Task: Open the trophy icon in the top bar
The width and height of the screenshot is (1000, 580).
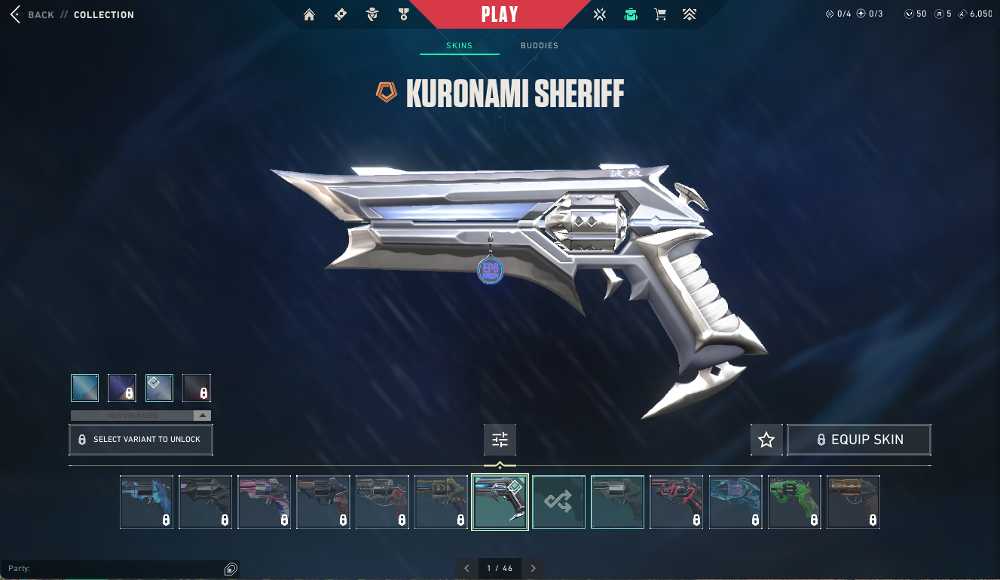Action: (x=401, y=15)
